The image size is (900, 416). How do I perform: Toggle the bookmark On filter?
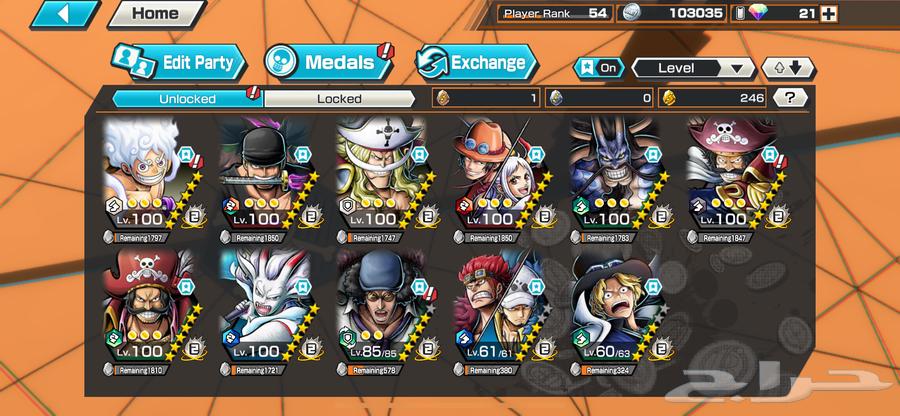click(x=597, y=68)
